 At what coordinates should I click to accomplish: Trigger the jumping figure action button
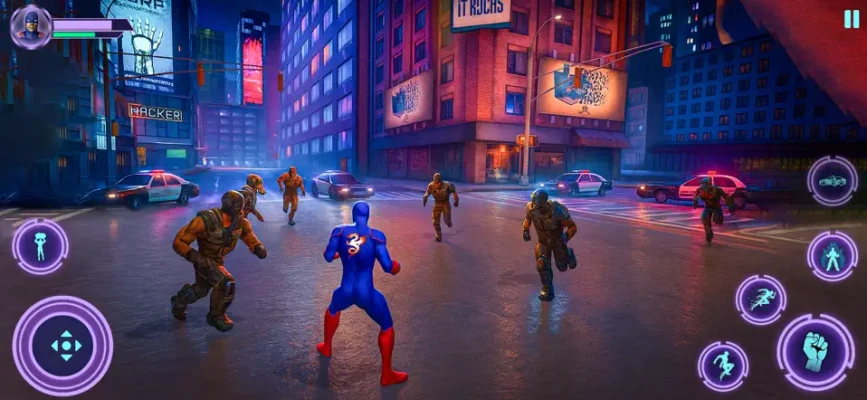(x=722, y=366)
